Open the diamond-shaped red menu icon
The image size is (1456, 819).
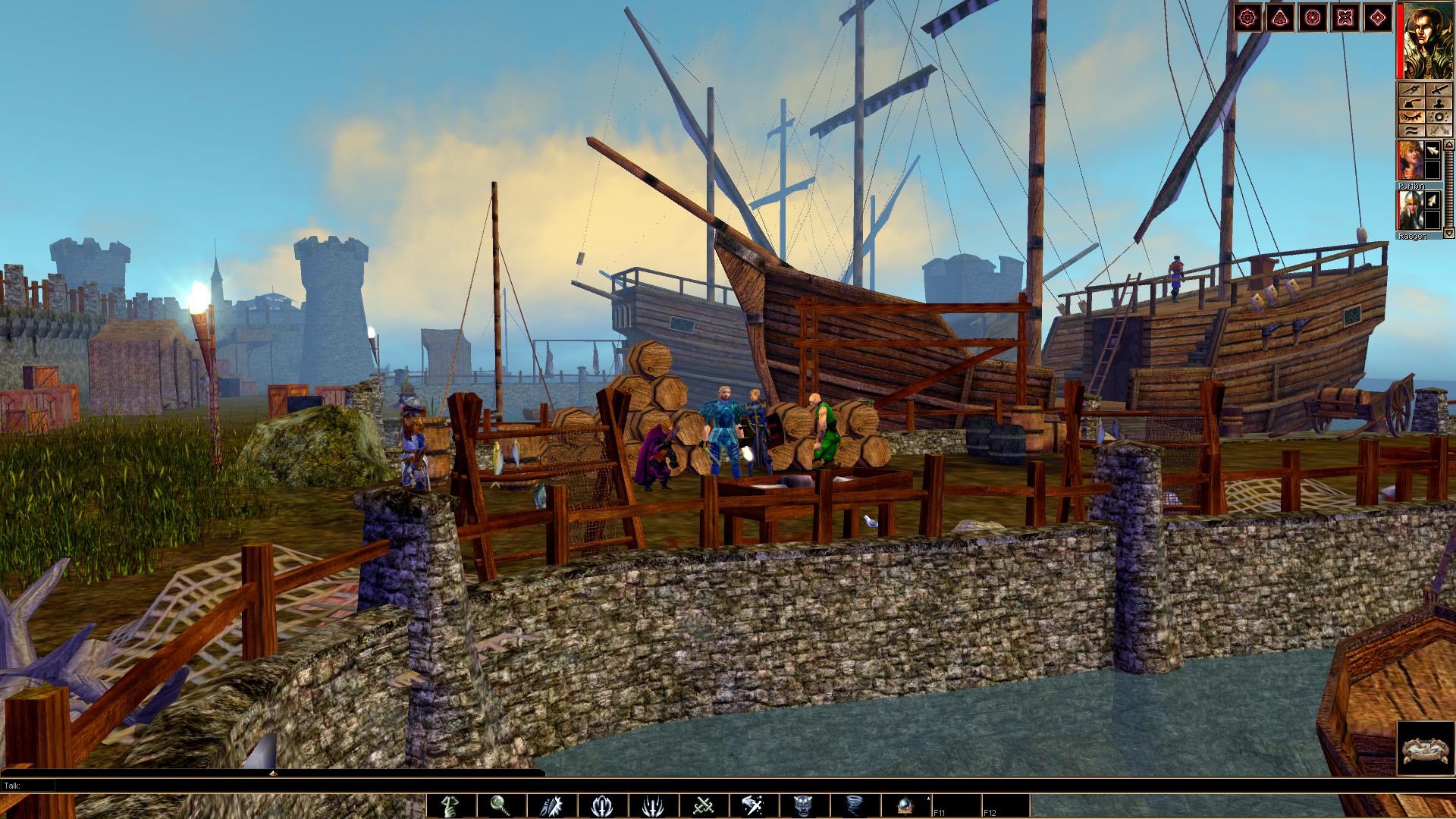[x=1378, y=17]
